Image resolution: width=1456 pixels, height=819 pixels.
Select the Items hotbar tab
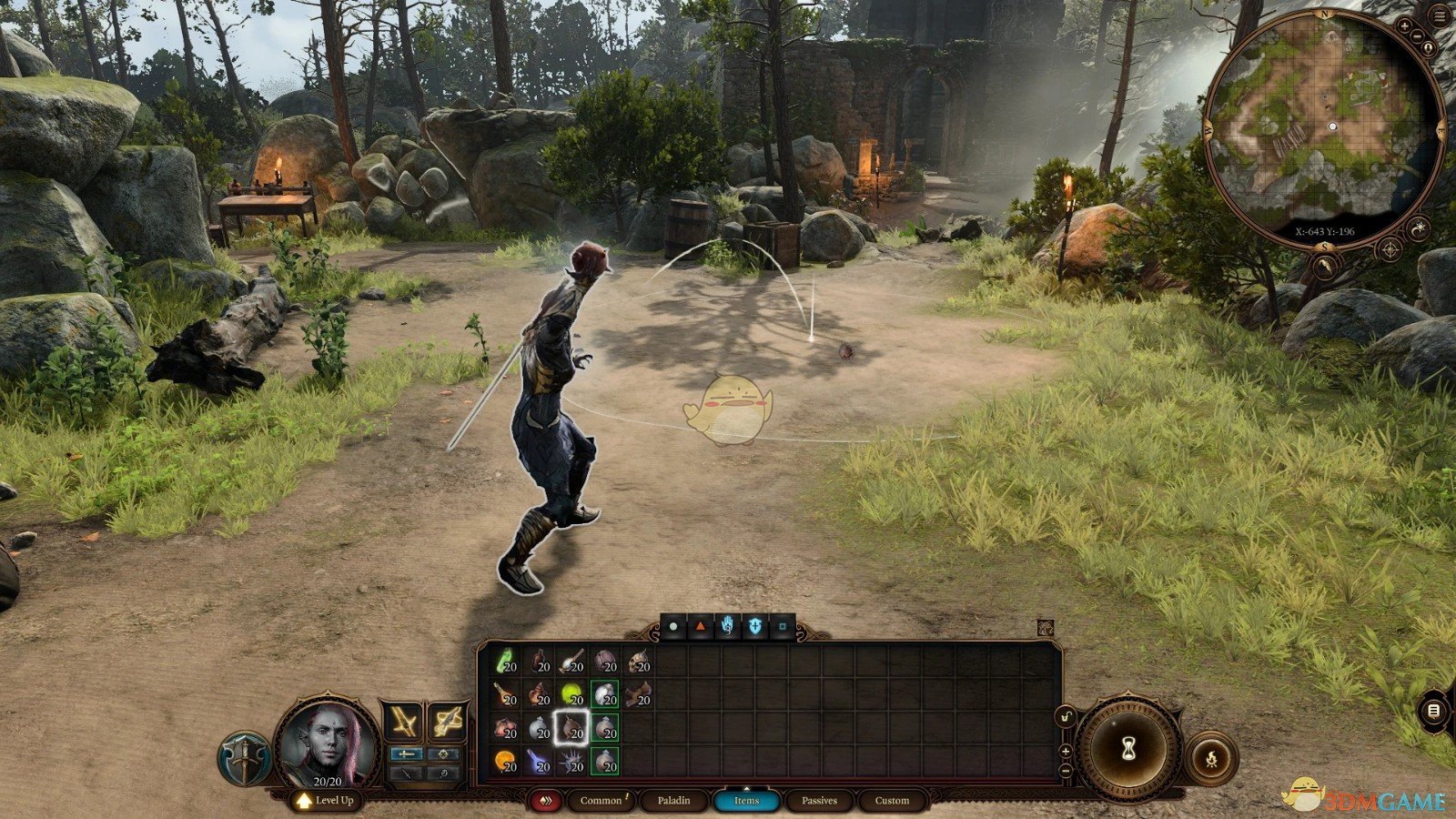[x=746, y=801]
